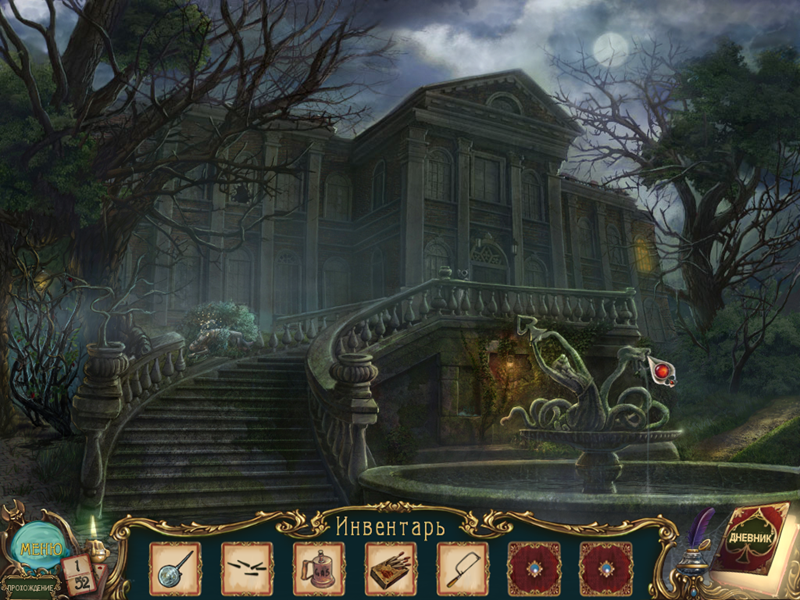This screenshot has width=800, height=600.
Task: Select the small sticks inventory item
Action: [x=247, y=569]
